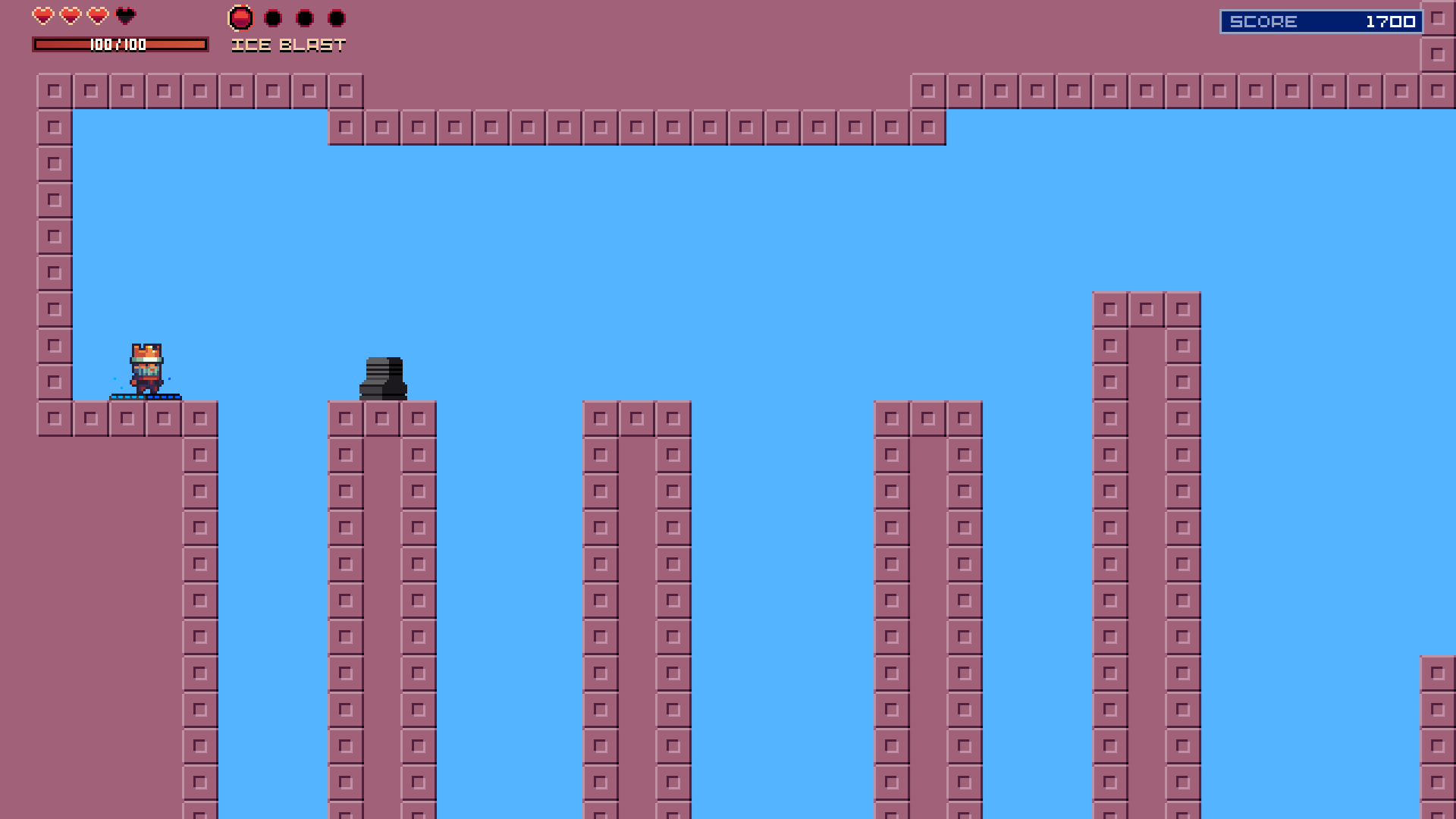Click the top block of the rightmost tall pillar
Viewport: 1456px width, 819px height.
pos(1145,309)
